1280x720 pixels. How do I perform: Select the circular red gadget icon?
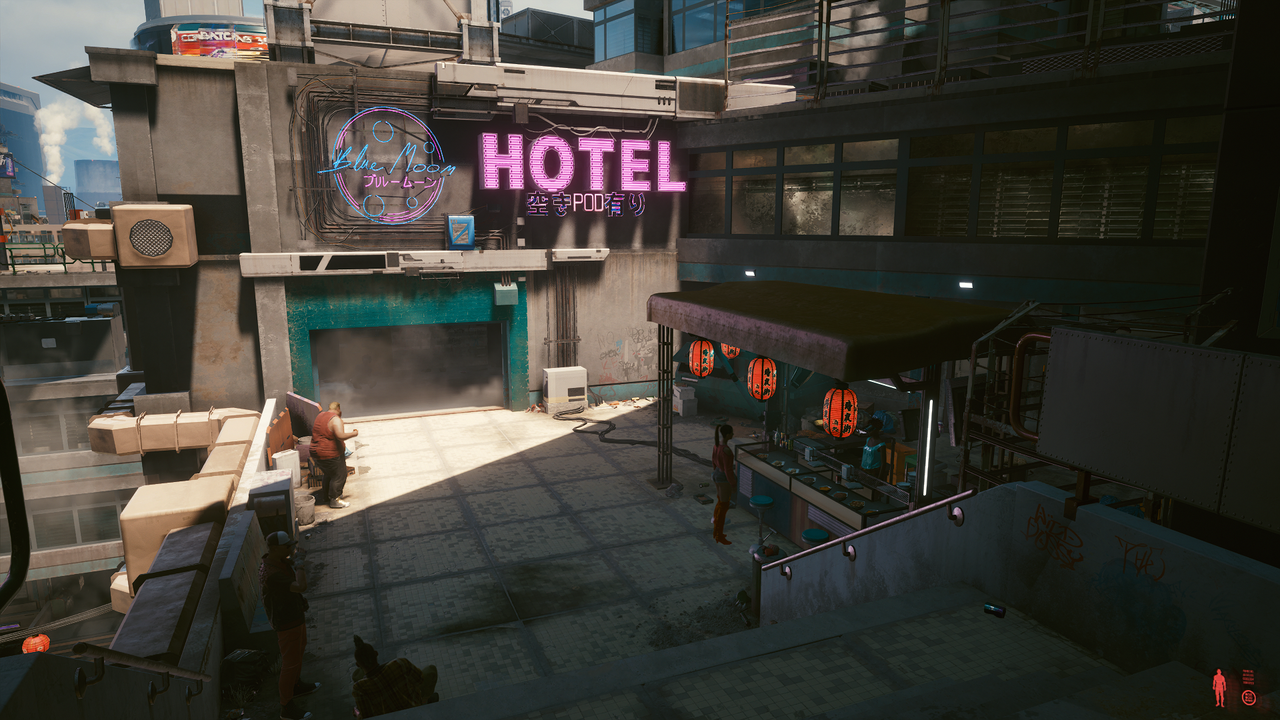pyautogui.click(x=1248, y=698)
